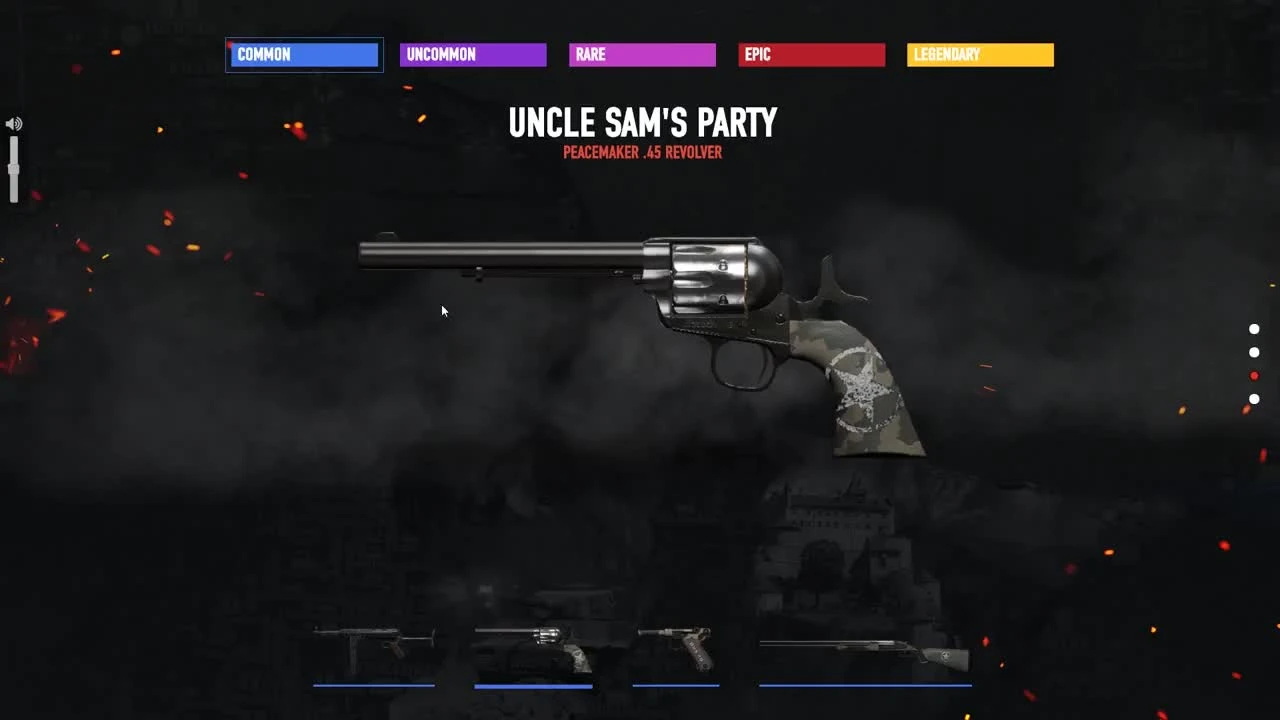Select the rifle weapon thumbnail on the right
Screen dimensions: 1280x720
[x=865, y=650]
